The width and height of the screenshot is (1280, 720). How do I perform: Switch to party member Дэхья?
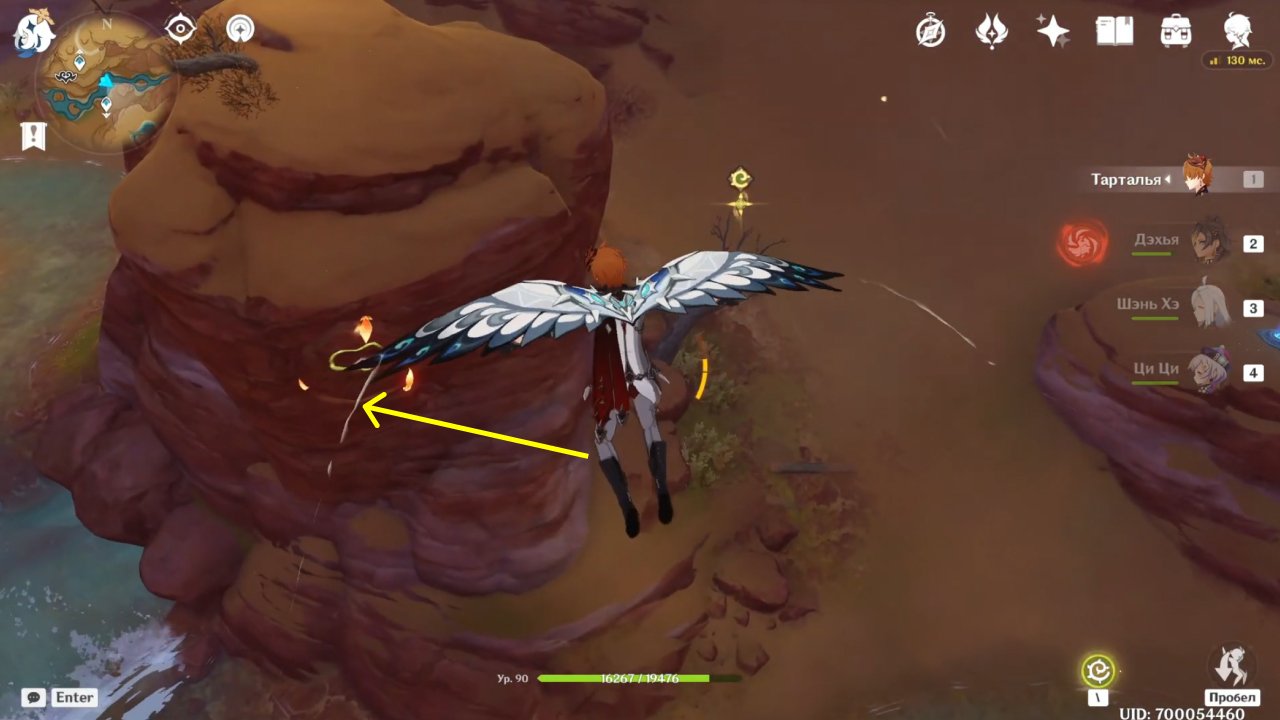point(1209,242)
